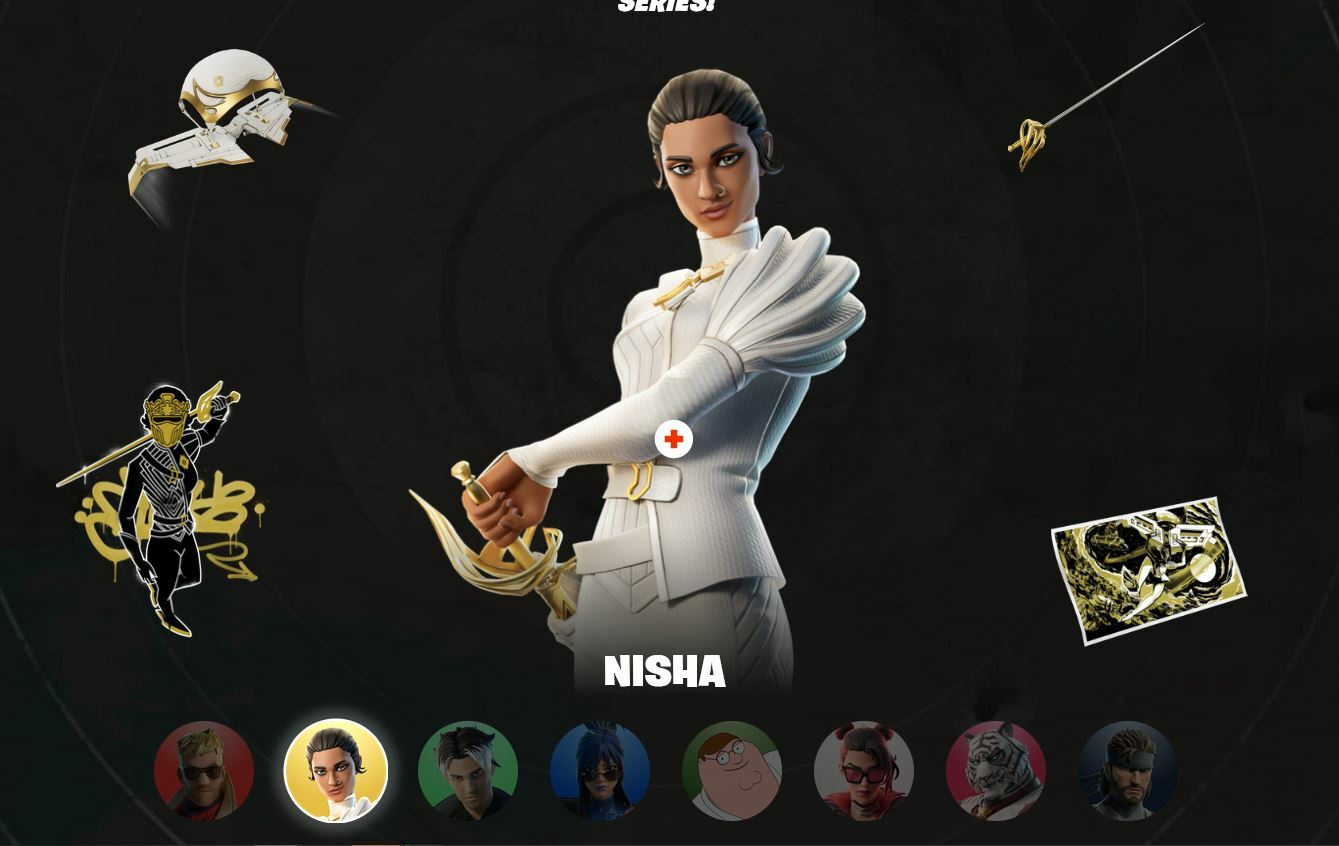Choose the highlighted Nisha portrait
Viewport: 1339px width, 846px height.
point(336,771)
